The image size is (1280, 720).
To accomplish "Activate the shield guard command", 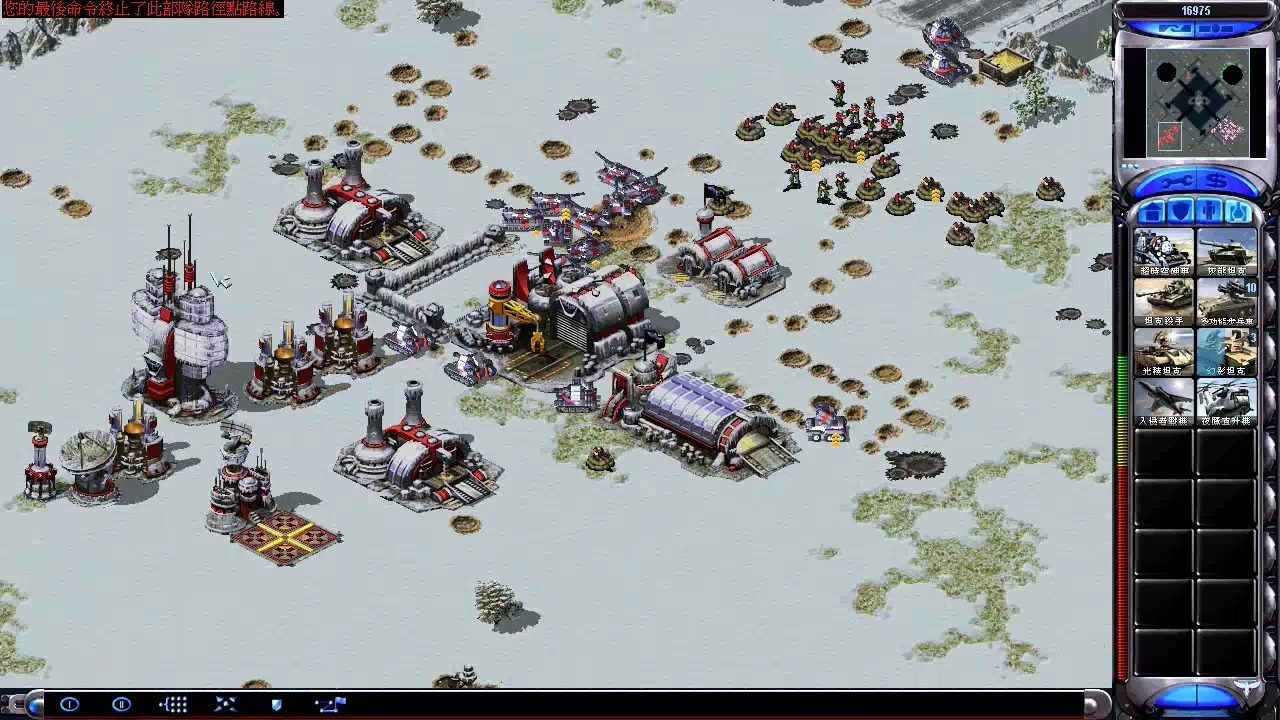I will click(x=277, y=705).
